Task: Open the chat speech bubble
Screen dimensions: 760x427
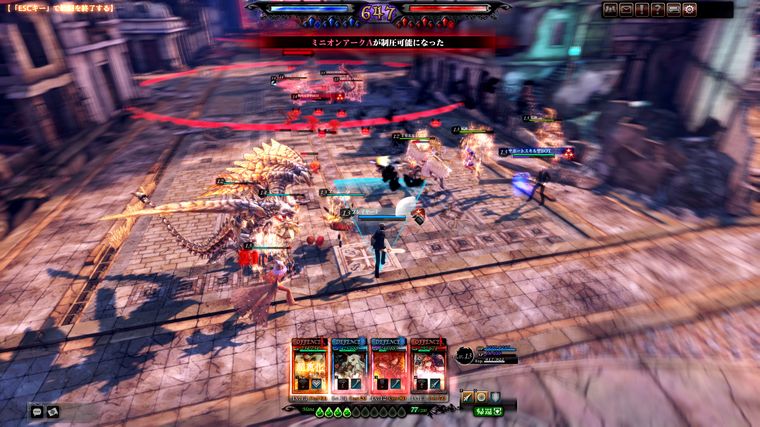Action: coord(36,410)
